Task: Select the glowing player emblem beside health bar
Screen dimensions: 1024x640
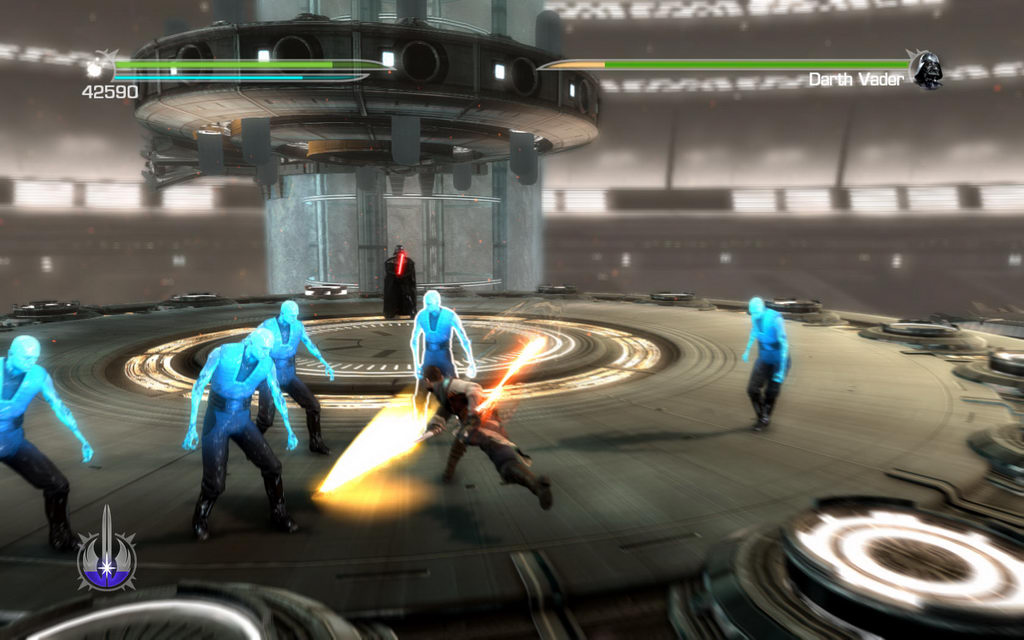Action: [99, 68]
